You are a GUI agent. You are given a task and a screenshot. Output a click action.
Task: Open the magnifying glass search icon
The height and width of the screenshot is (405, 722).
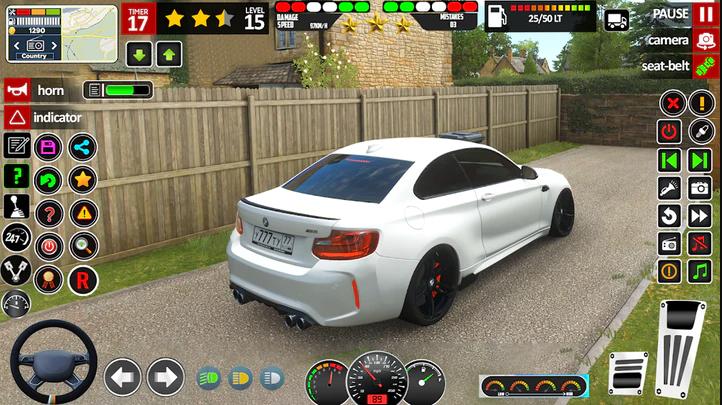click(83, 245)
